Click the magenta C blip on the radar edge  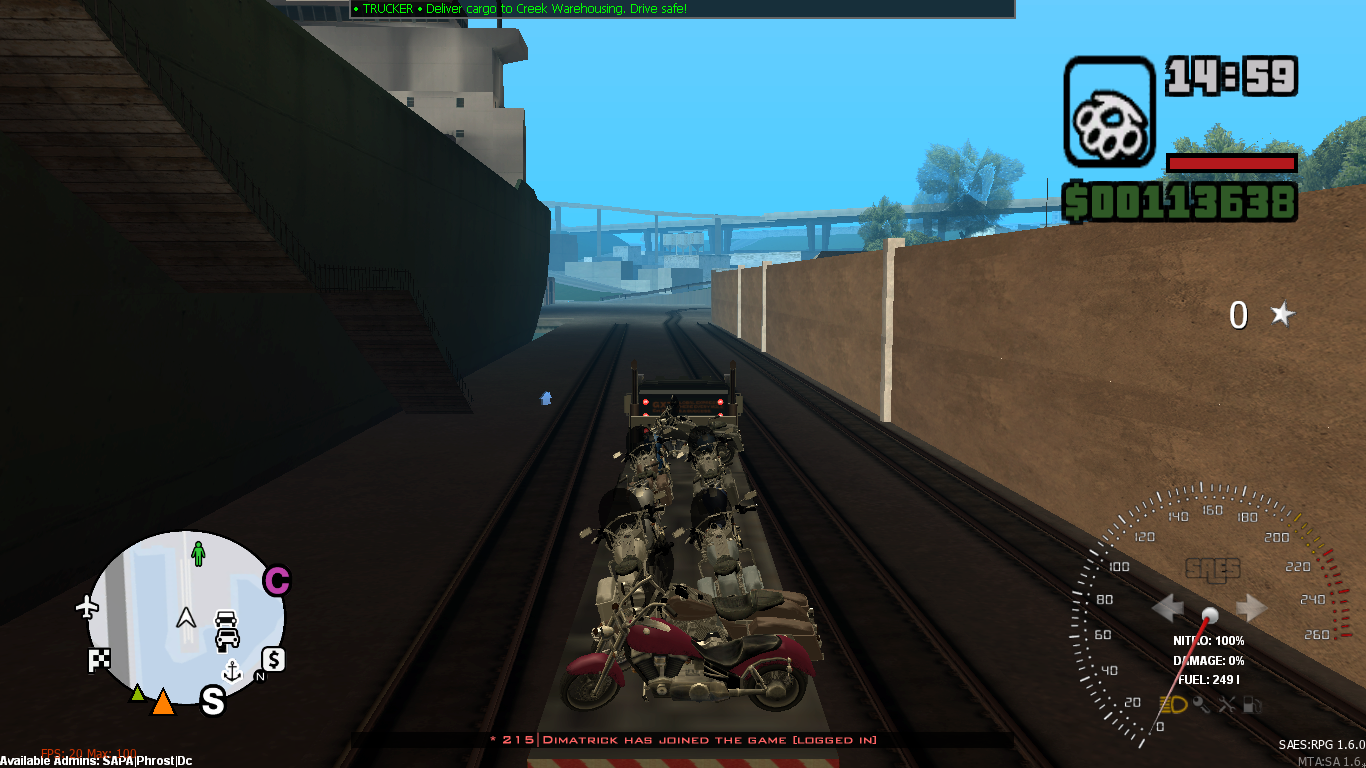point(277,580)
